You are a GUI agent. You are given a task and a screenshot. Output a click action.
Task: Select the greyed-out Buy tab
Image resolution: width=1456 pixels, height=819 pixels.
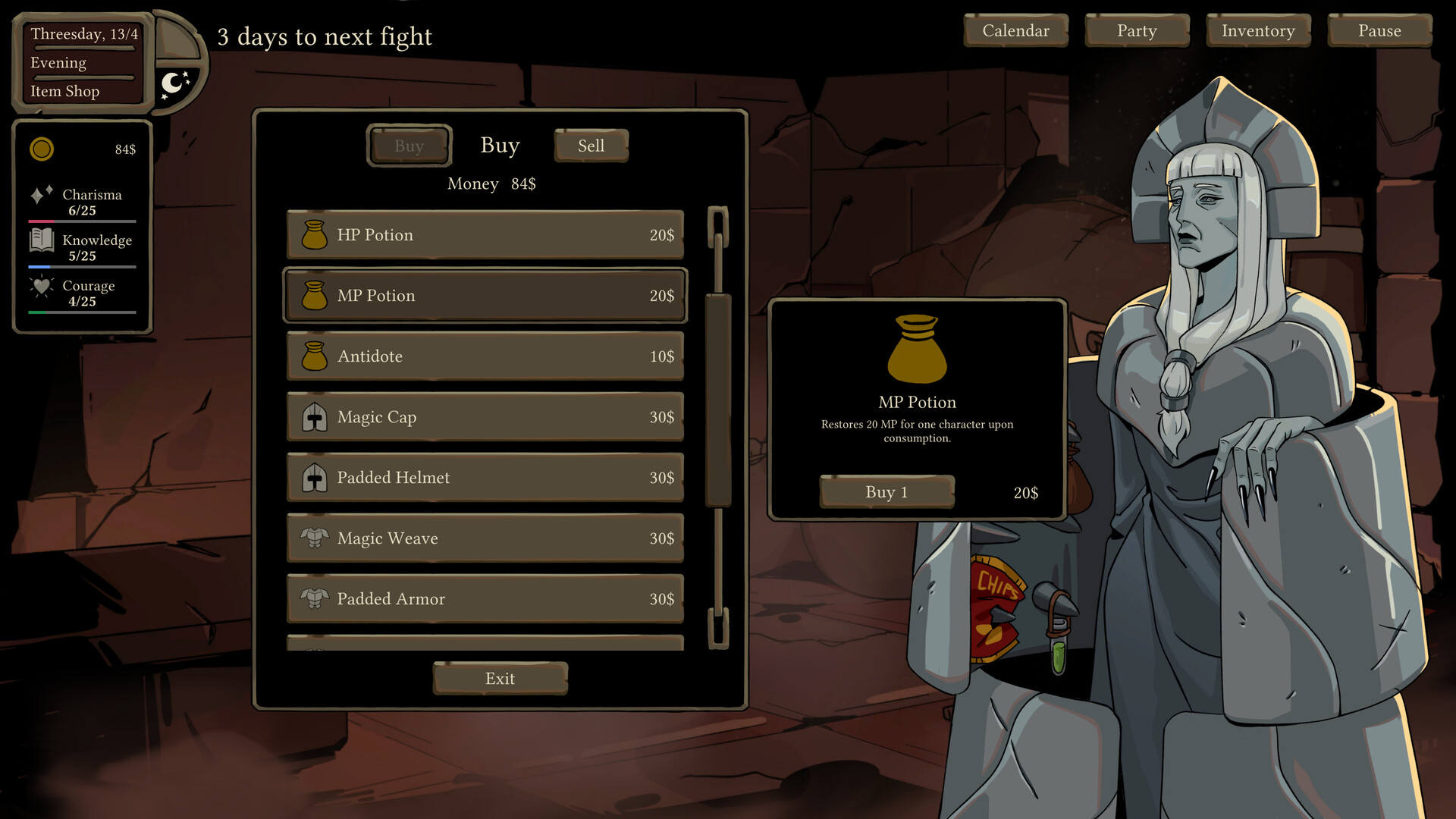[x=409, y=146]
